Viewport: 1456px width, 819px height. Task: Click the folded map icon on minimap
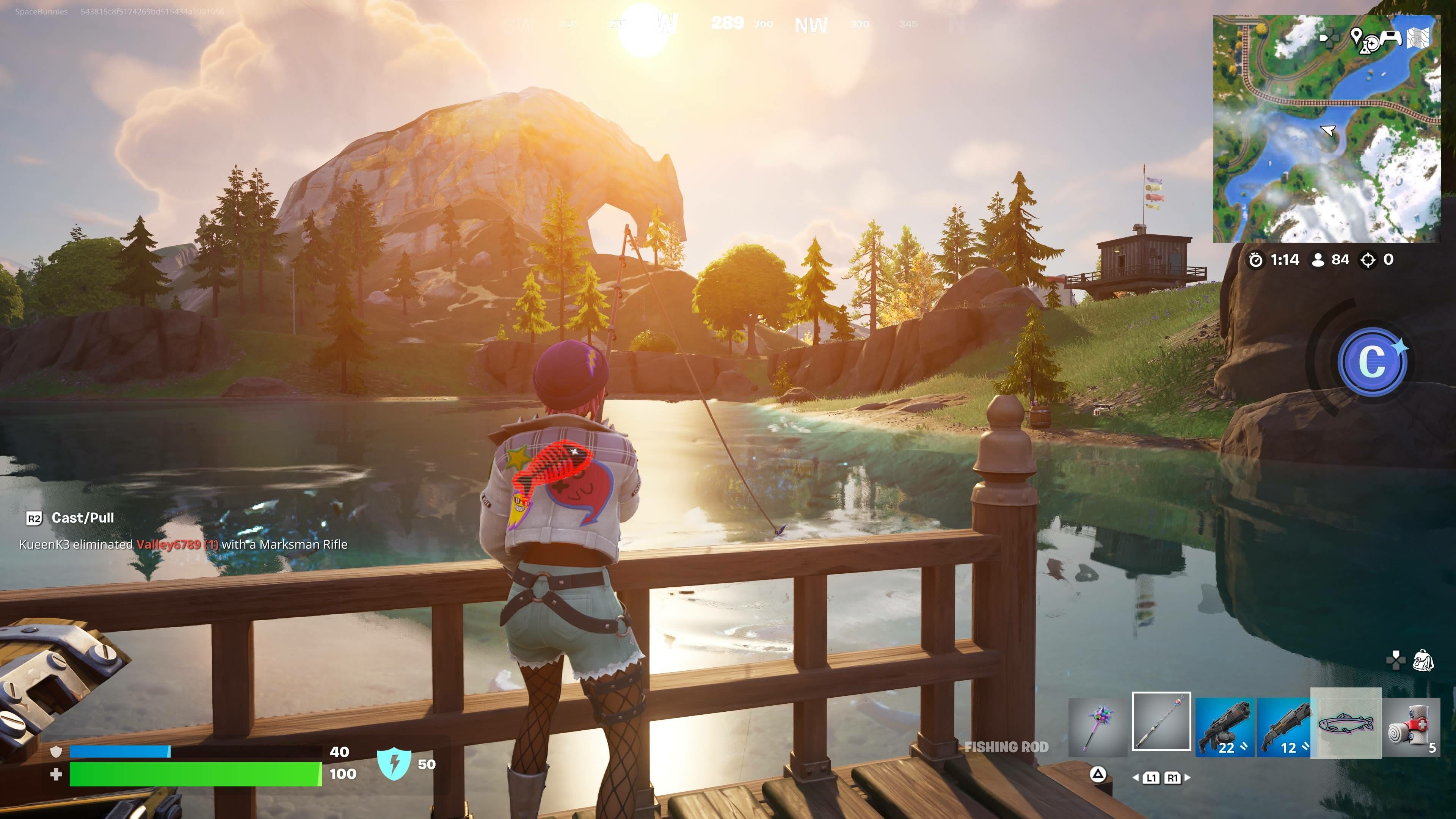(x=1418, y=38)
